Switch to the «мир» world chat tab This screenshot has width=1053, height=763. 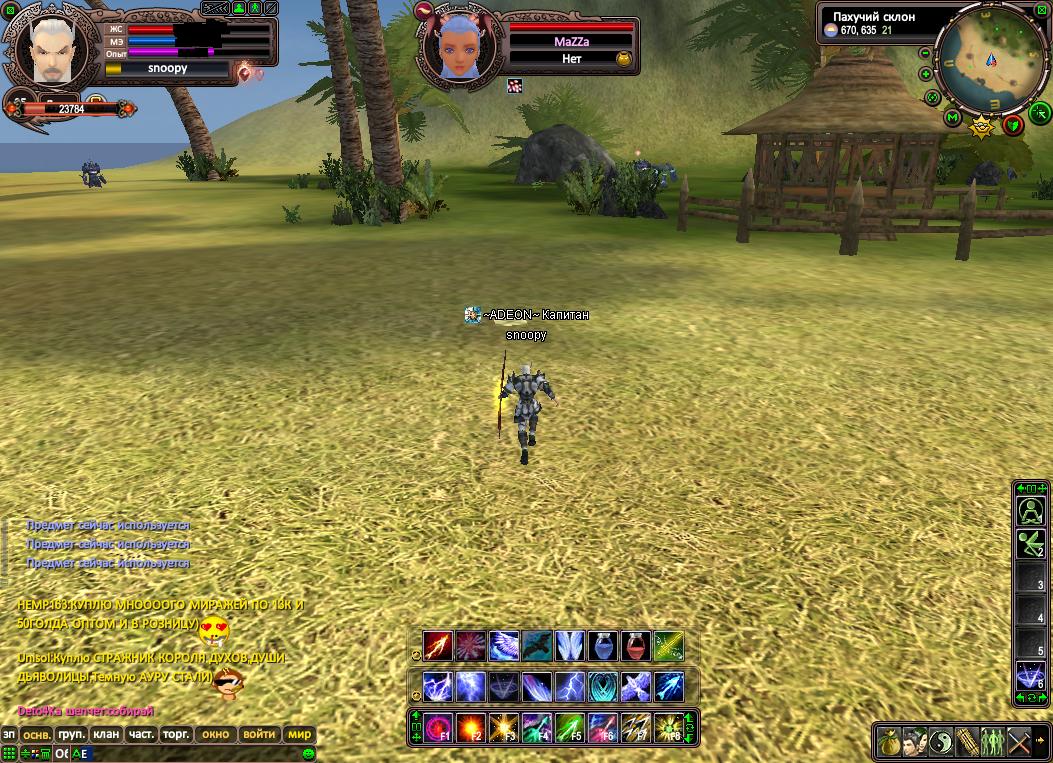300,734
